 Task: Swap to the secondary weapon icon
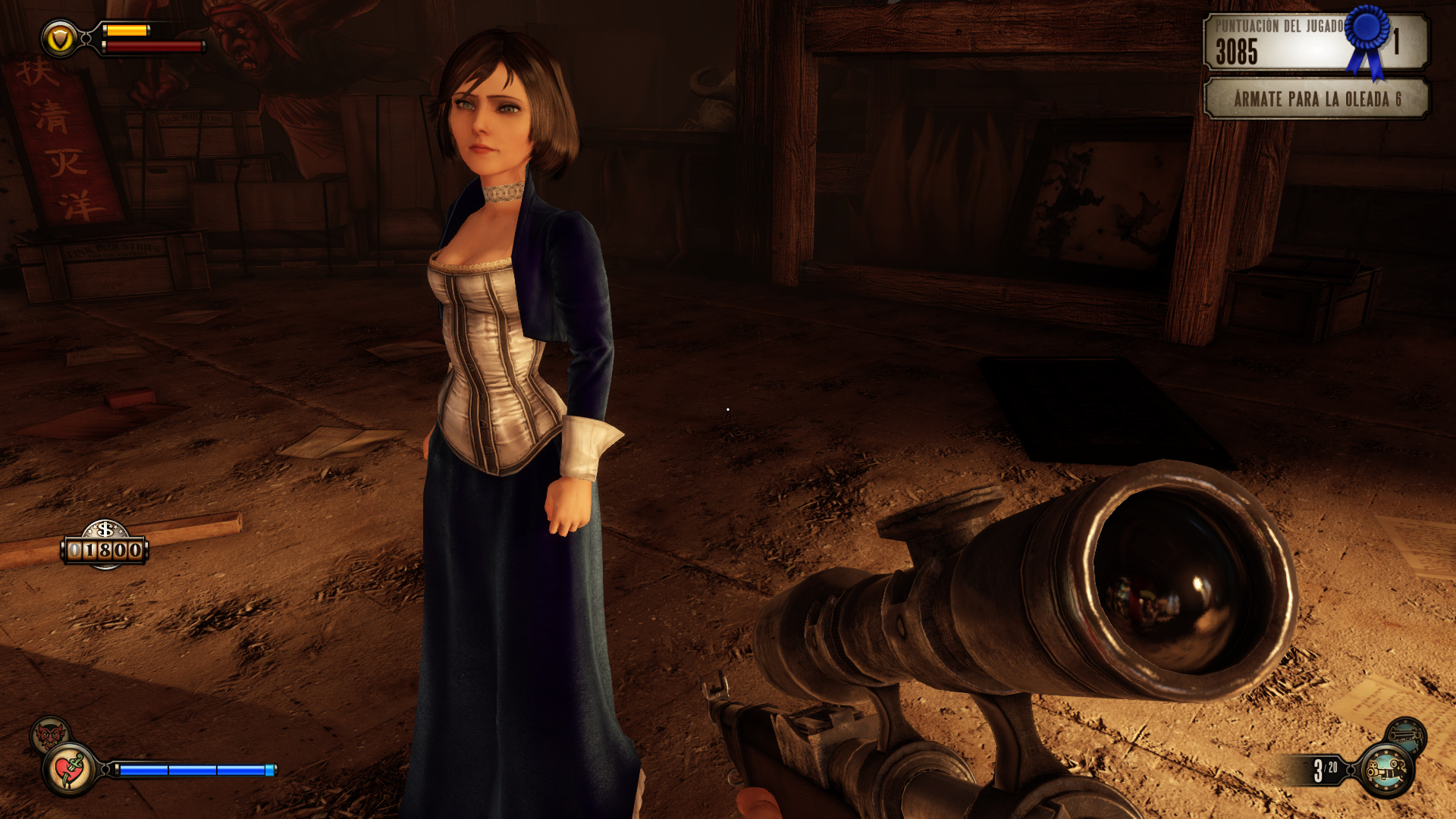coord(1407,734)
